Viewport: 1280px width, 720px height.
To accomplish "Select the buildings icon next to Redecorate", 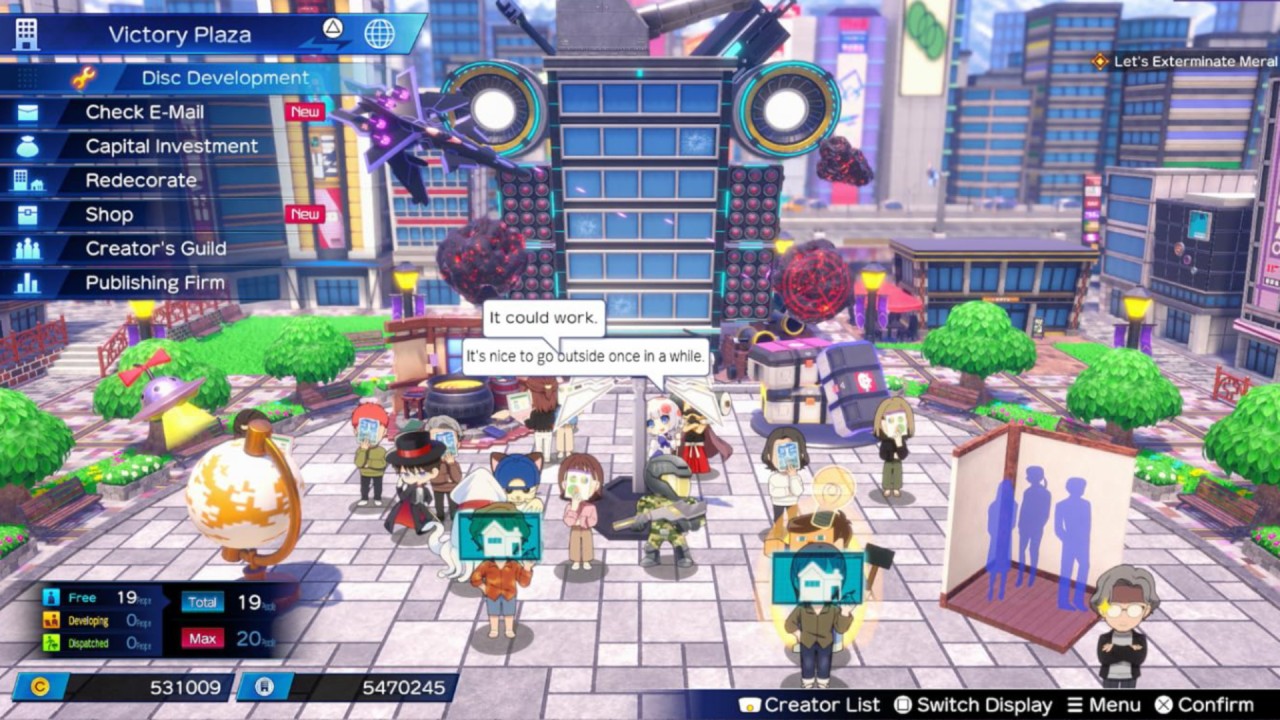I will coord(26,180).
